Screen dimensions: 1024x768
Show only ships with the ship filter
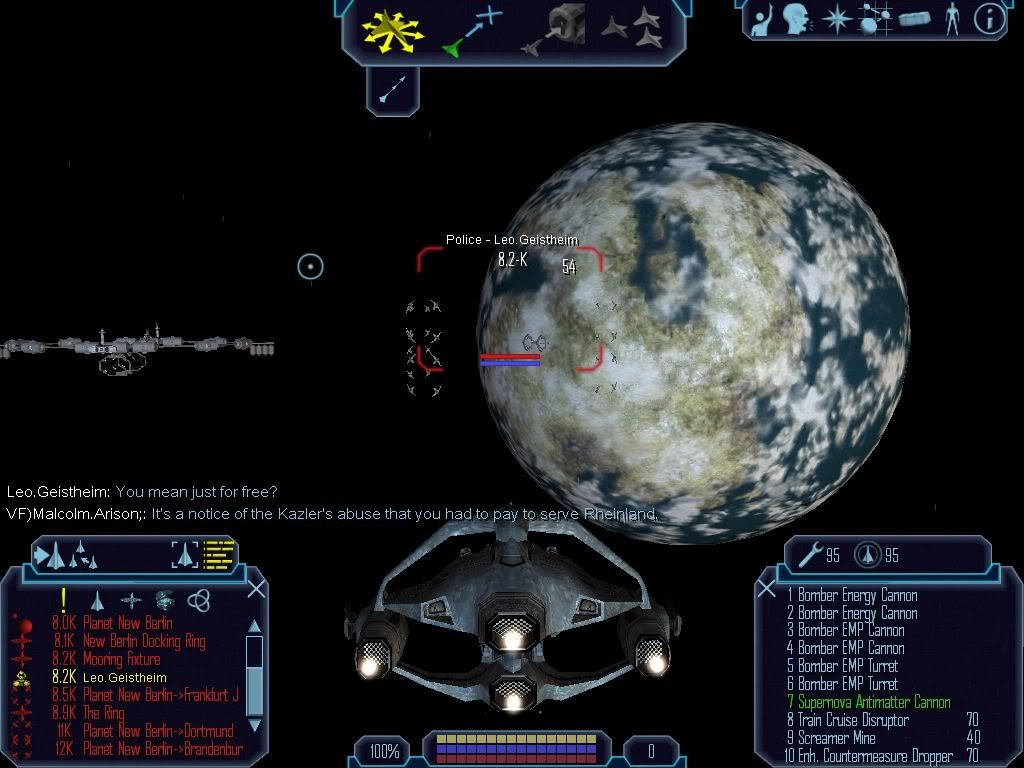pos(97,600)
